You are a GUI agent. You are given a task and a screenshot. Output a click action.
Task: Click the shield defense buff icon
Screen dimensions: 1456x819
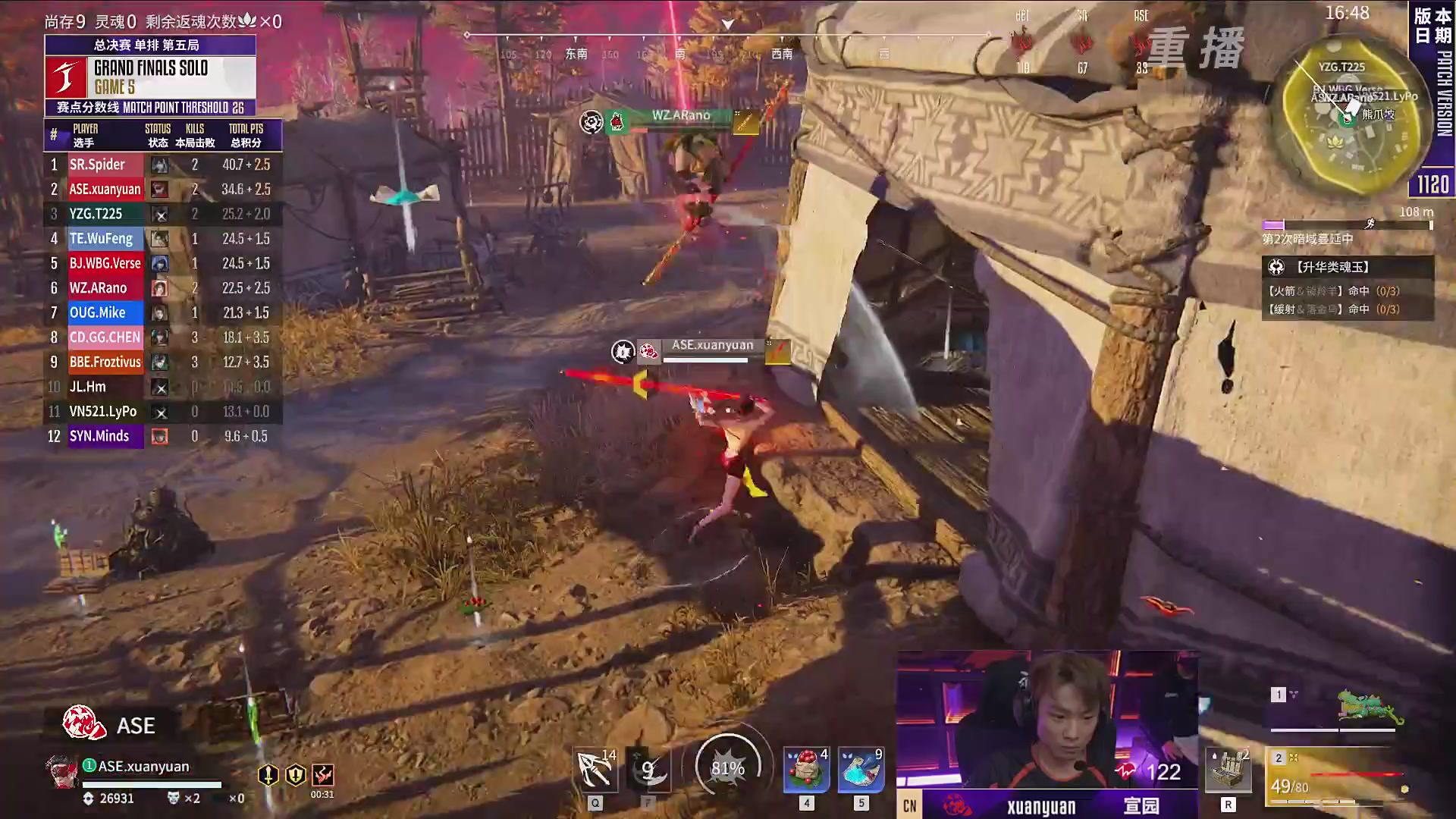point(296,775)
